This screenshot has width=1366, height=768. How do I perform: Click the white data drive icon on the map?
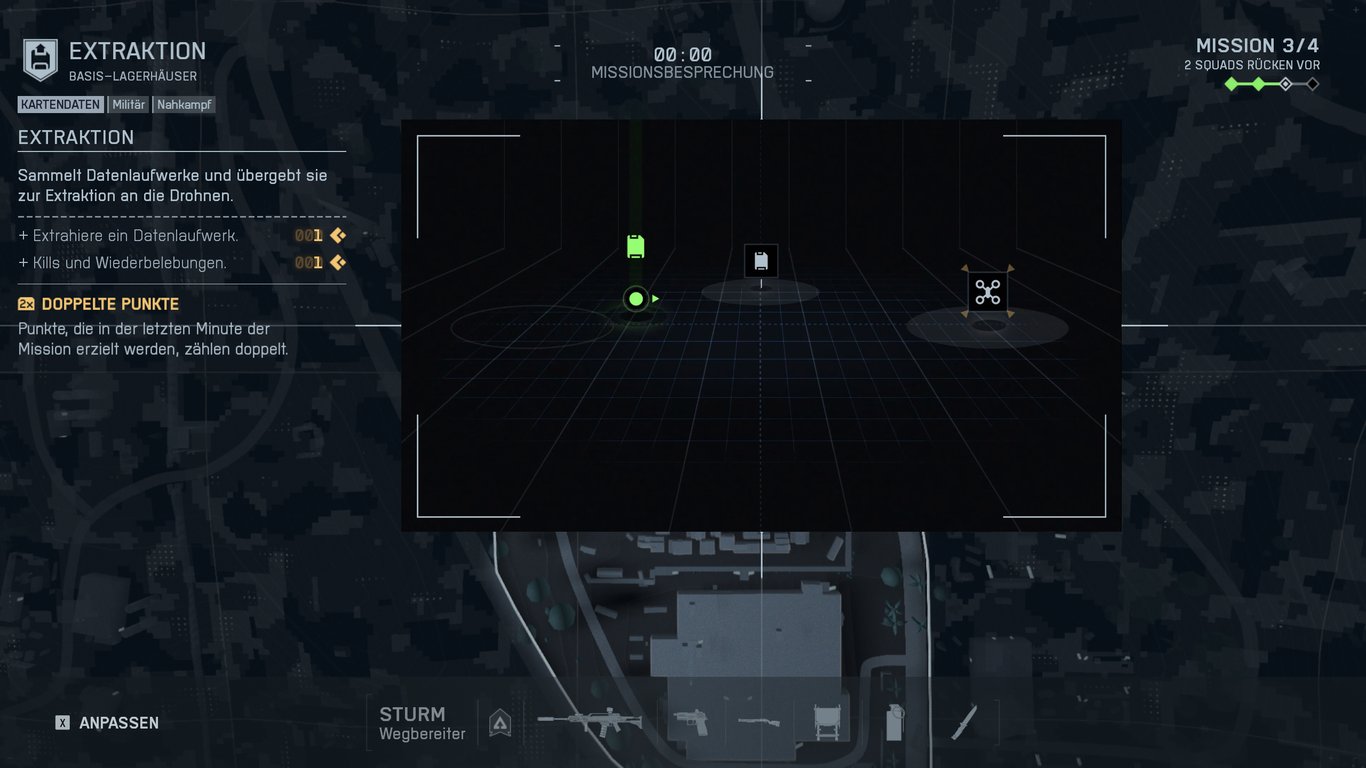(761, 261)
